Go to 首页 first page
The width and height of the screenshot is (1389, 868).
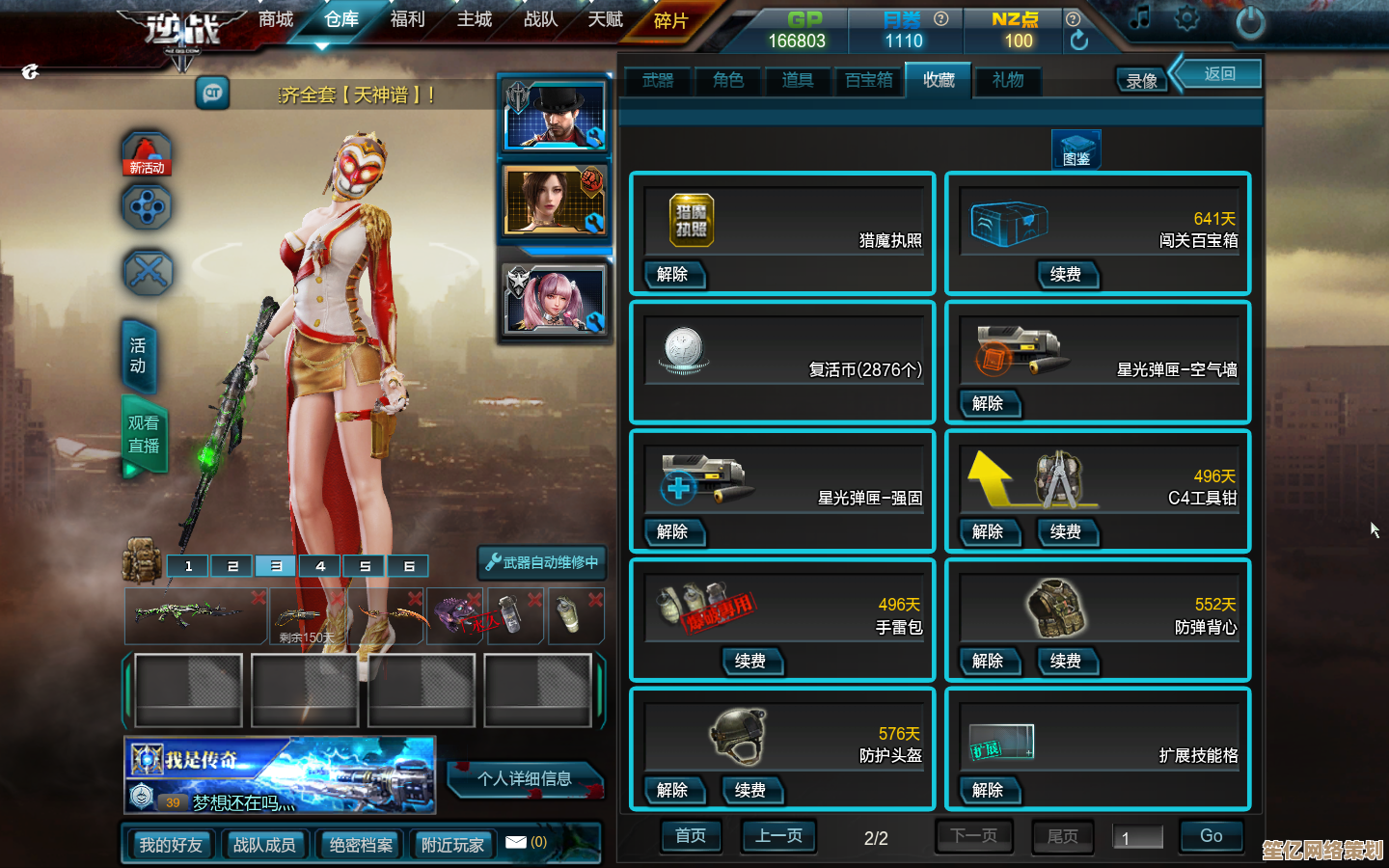click(x=691, y=836)
